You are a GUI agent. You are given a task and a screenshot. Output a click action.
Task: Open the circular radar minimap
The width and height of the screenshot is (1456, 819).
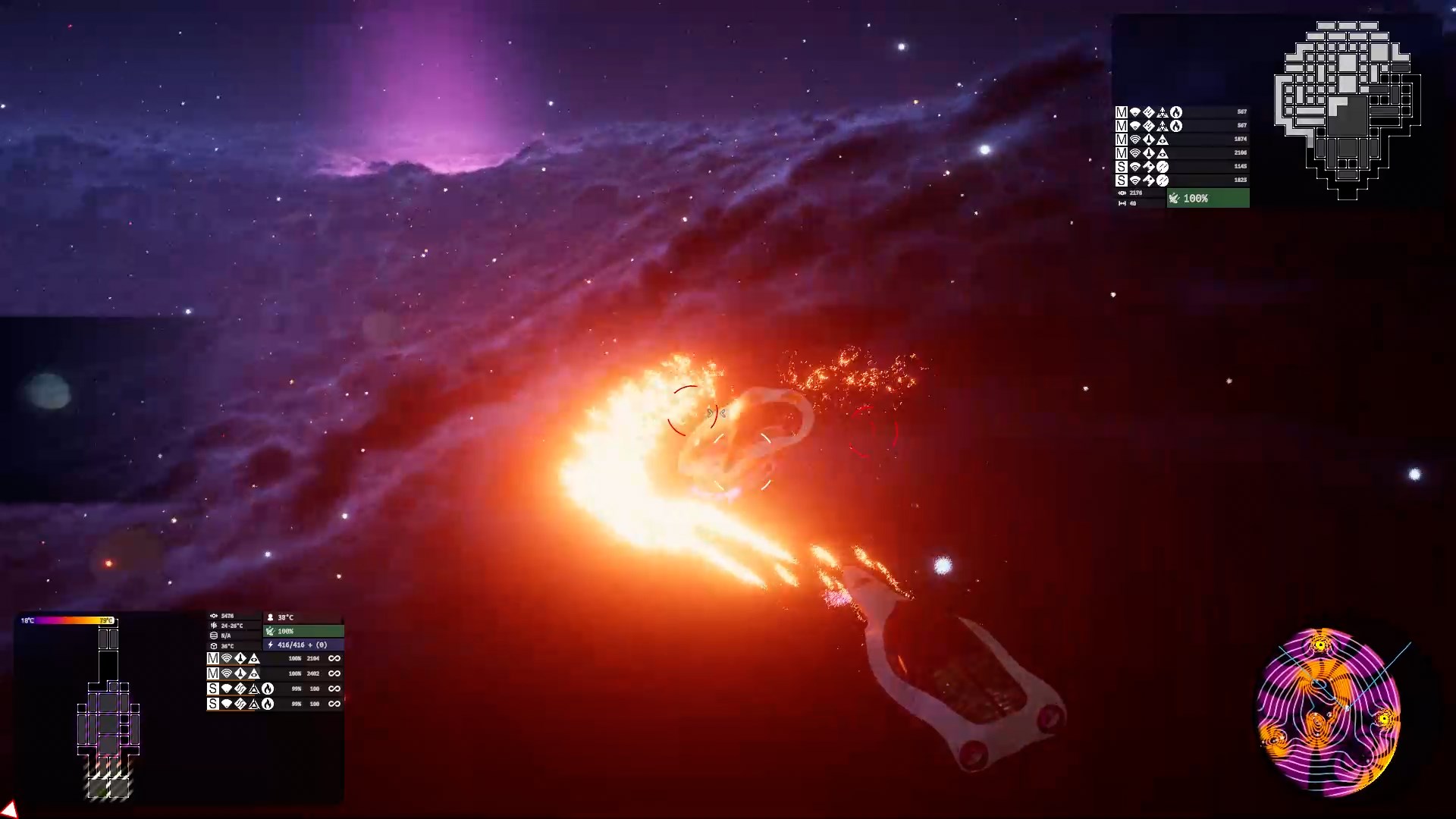click(x=1328, y=712)
